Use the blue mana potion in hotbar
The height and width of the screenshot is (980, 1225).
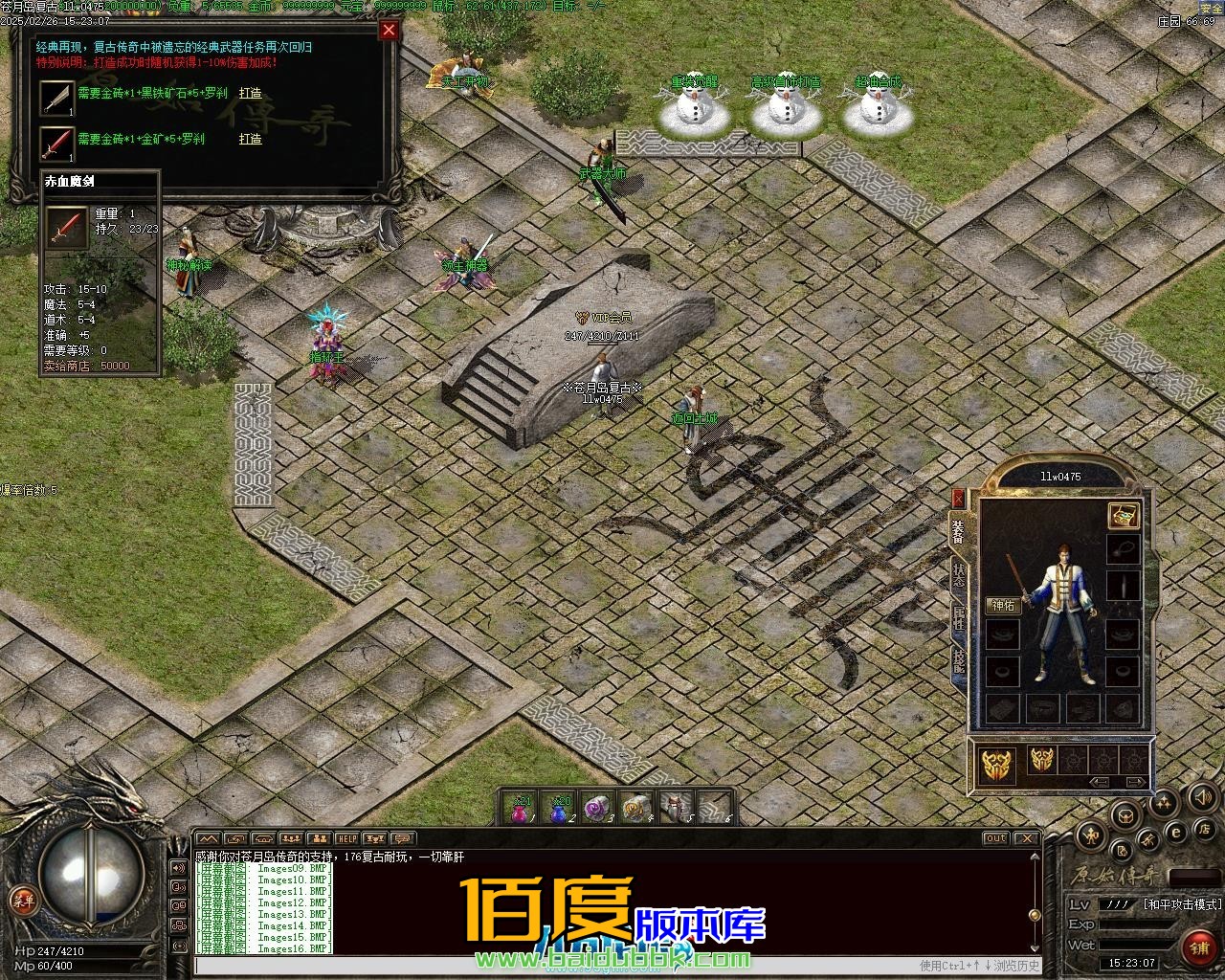[x=559, y=810]
